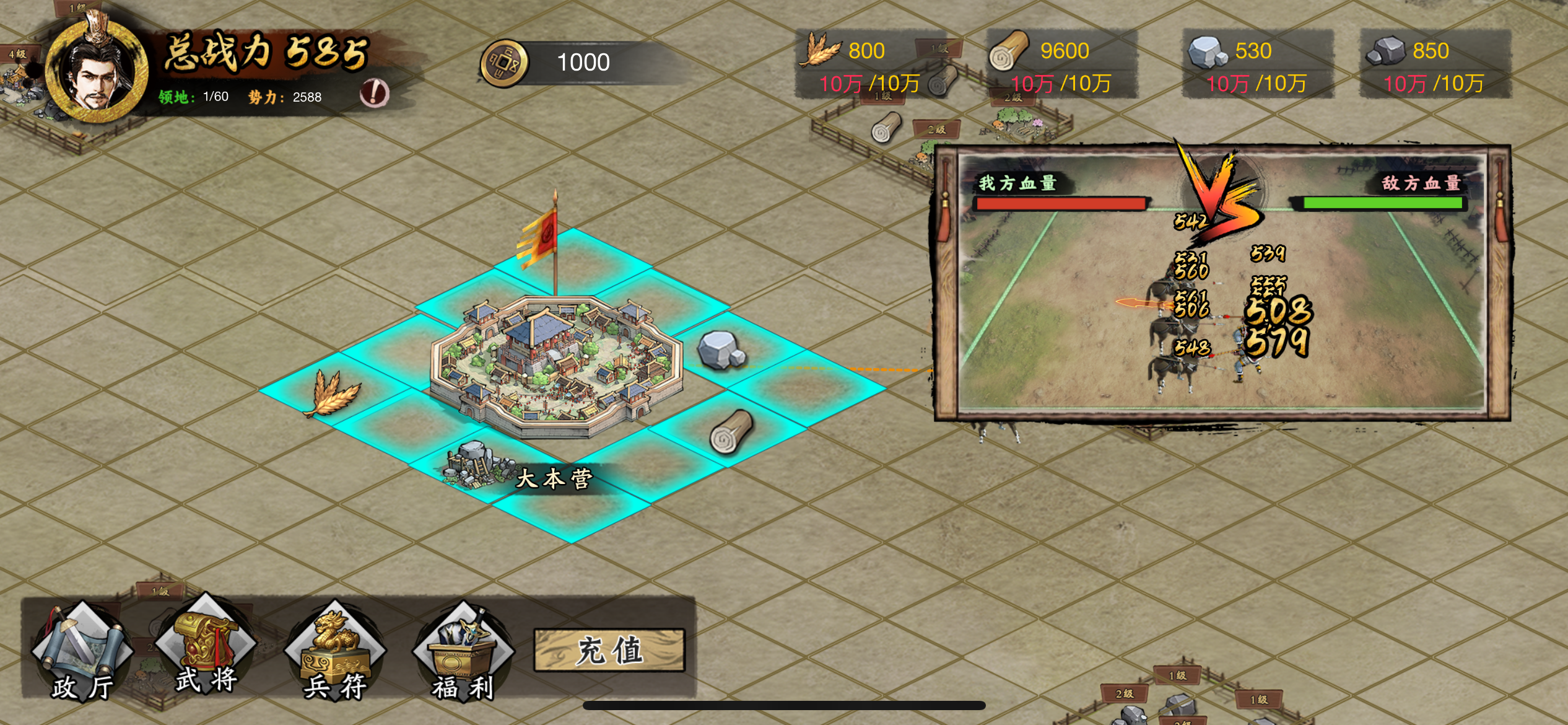Tap the copper coin currency icon

coord(505,63)
